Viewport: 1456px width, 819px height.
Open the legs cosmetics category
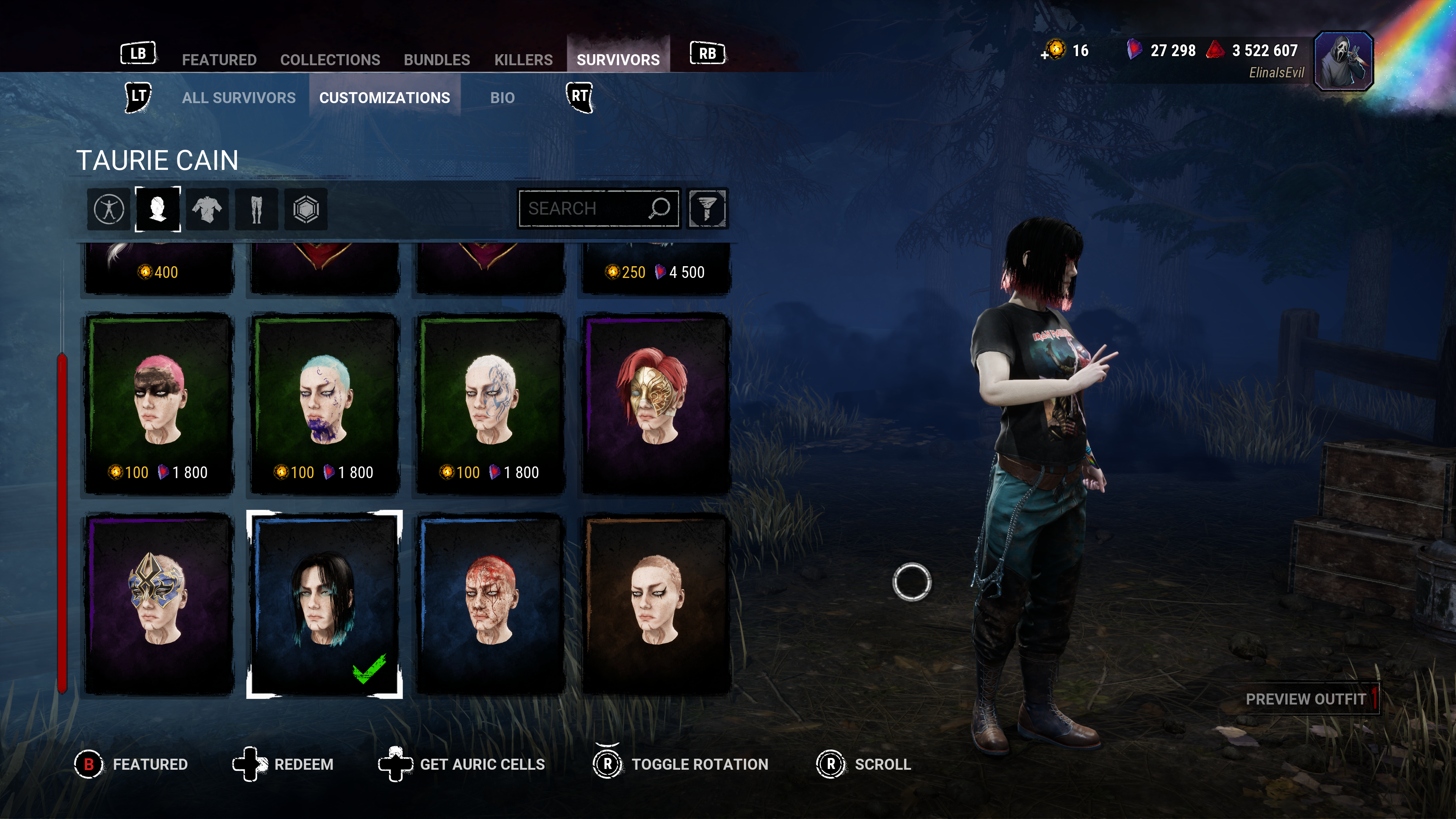click(256, 209)
